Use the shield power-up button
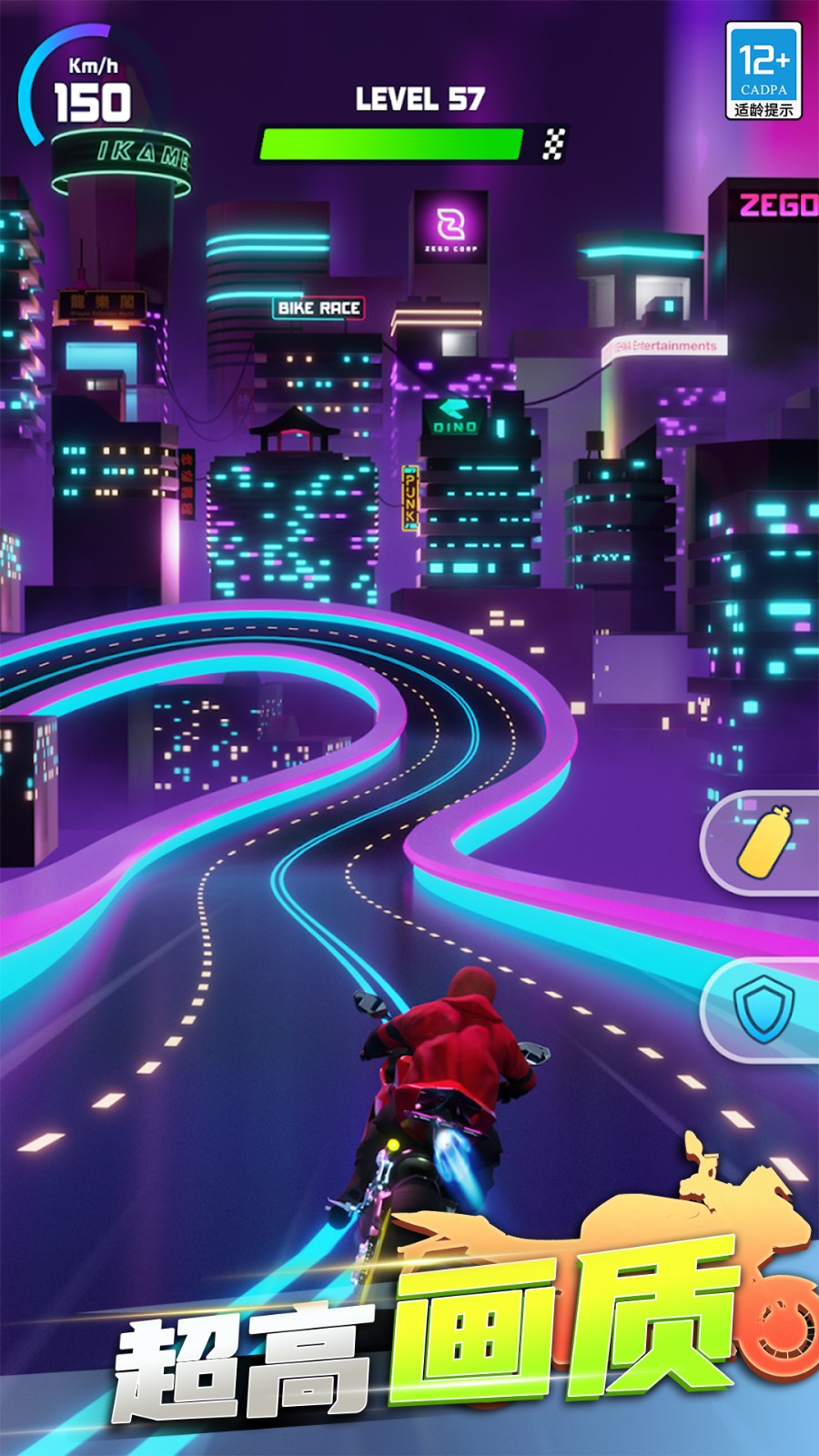 pos(764,1008)
